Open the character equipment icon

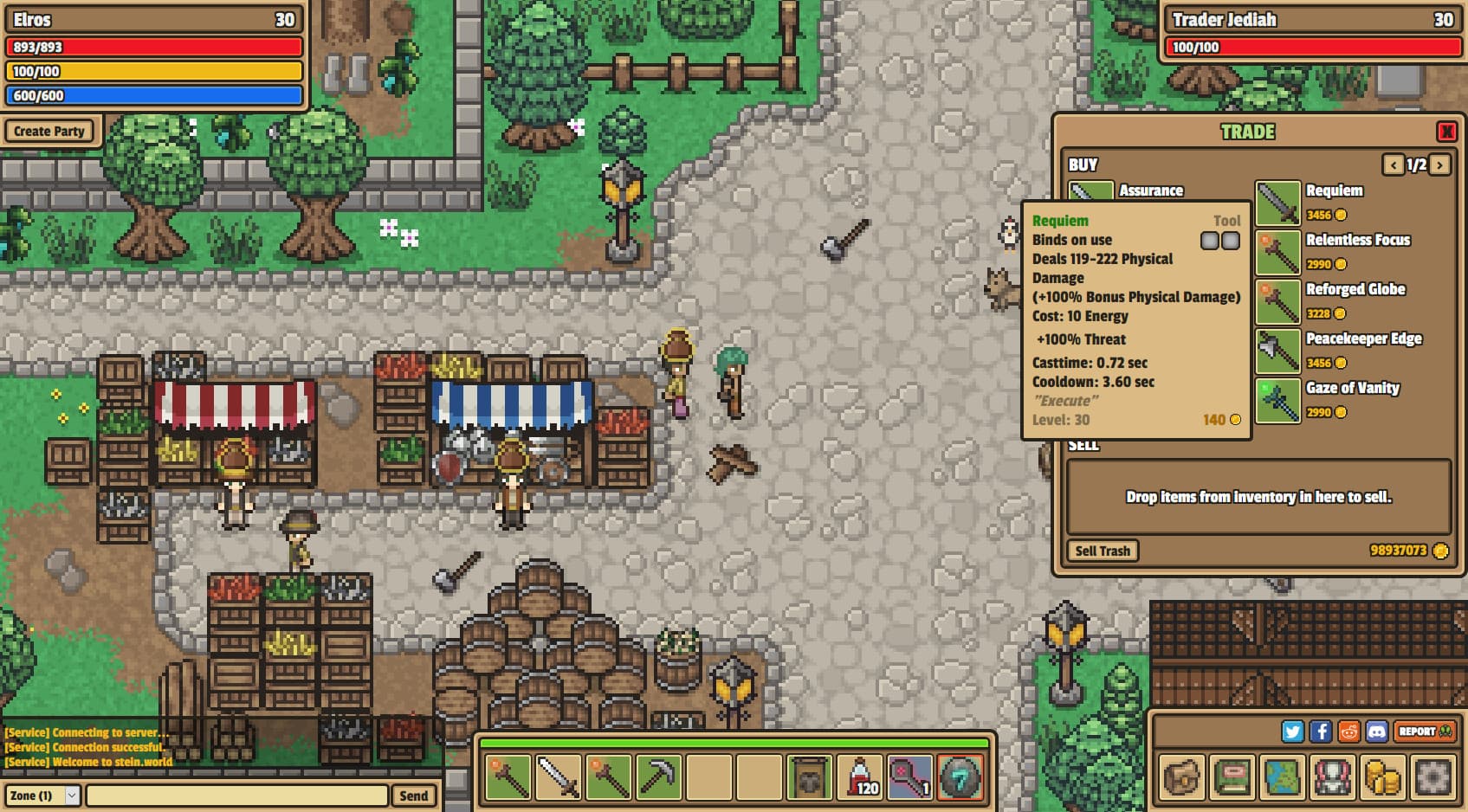pos(1332,777)
